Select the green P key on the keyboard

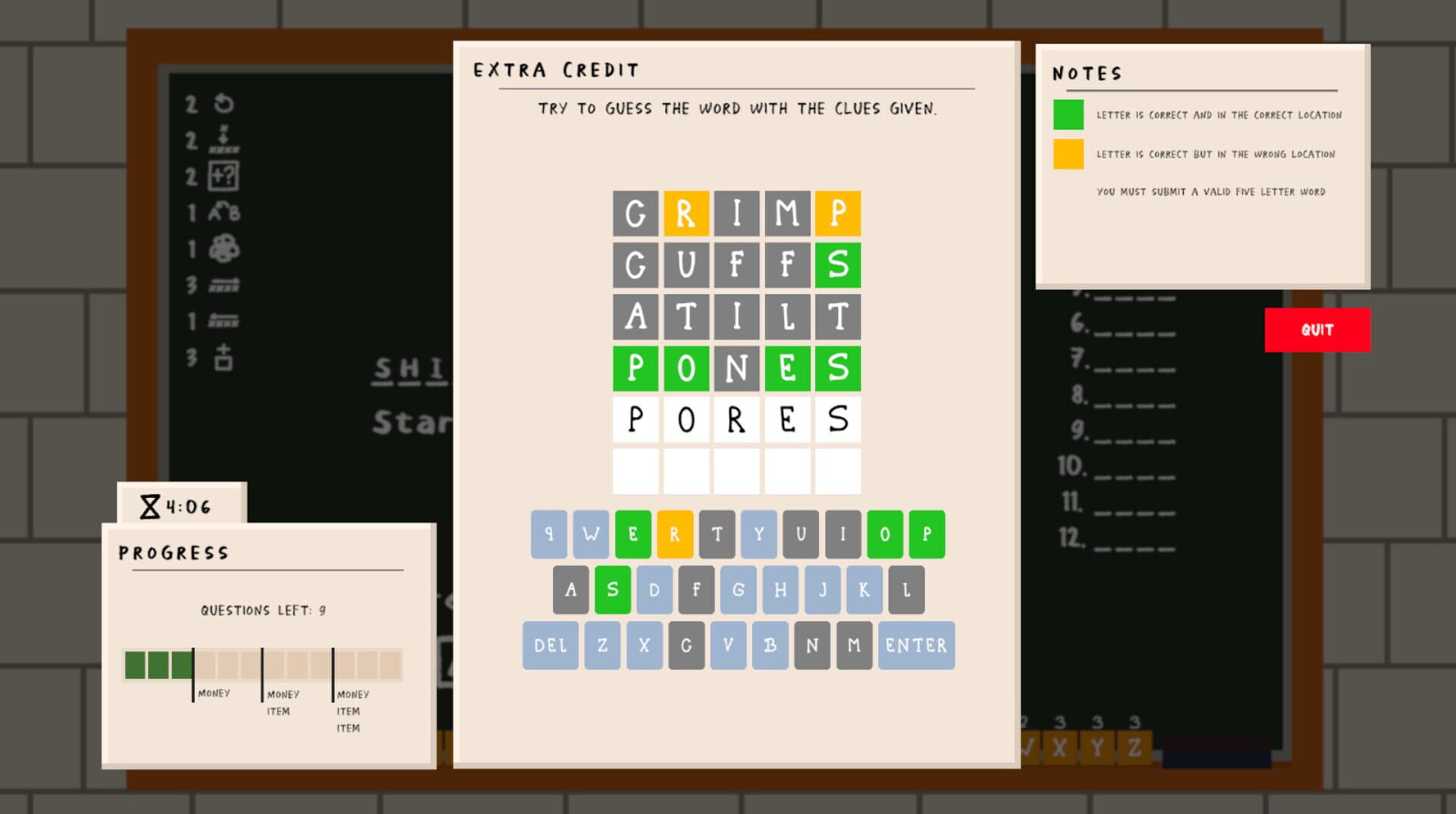(x=925, y=534)
